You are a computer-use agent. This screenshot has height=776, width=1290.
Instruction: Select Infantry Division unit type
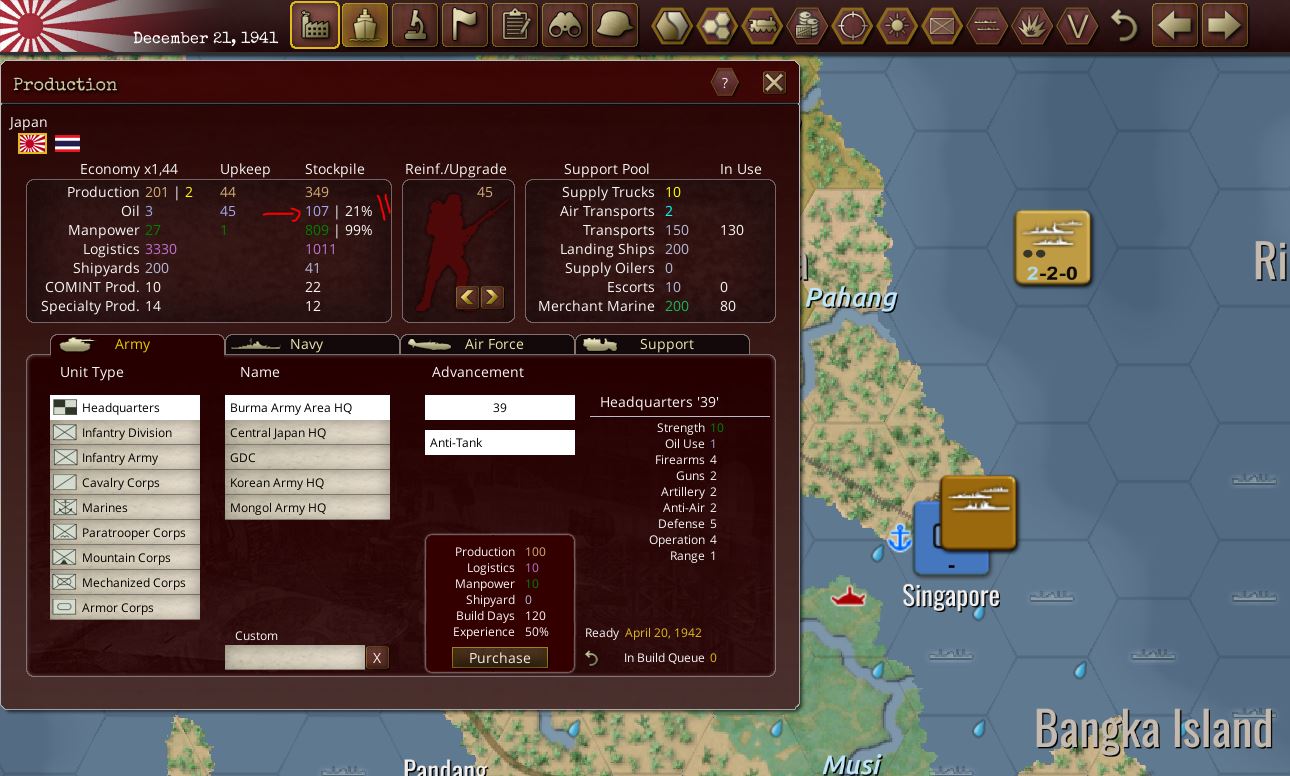[x=125, y=433]
